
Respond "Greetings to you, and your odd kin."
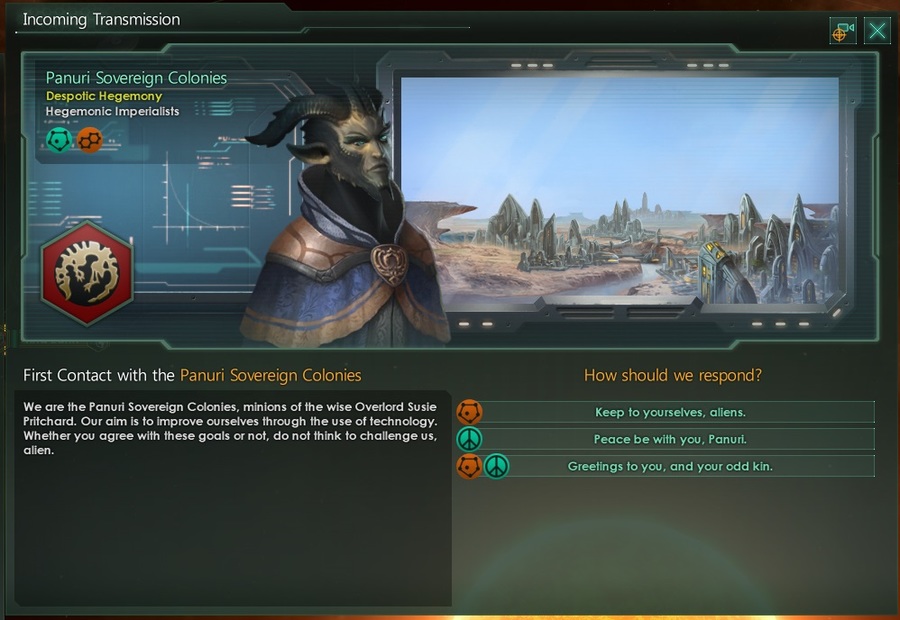tap(671, 466)
